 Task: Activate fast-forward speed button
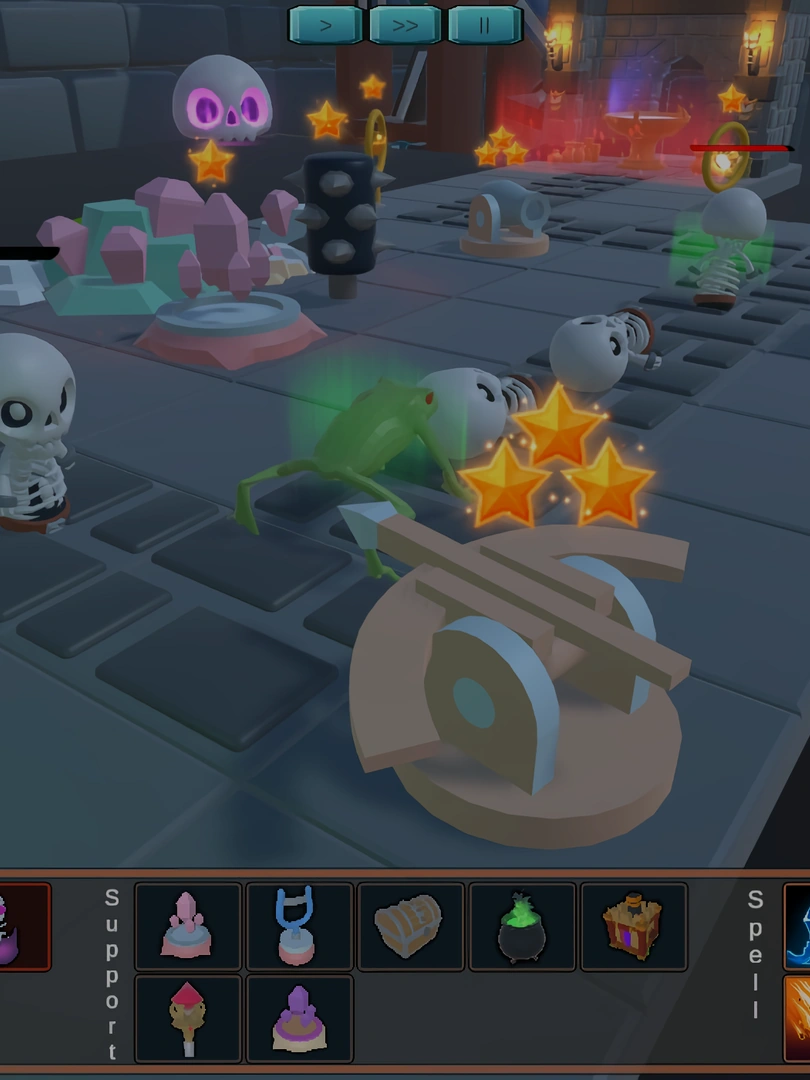coord(405,25)
